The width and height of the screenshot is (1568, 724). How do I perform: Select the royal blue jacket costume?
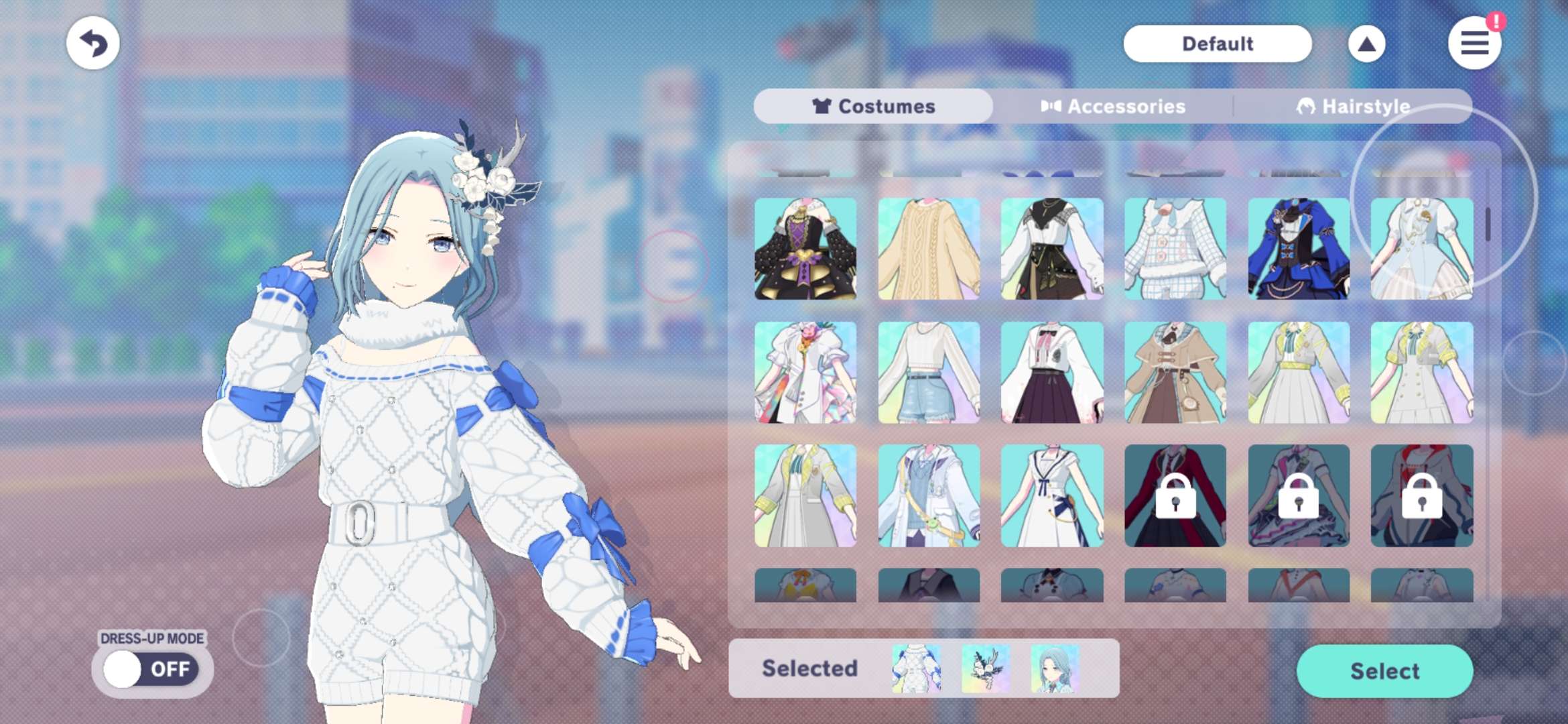point(1299,249)
